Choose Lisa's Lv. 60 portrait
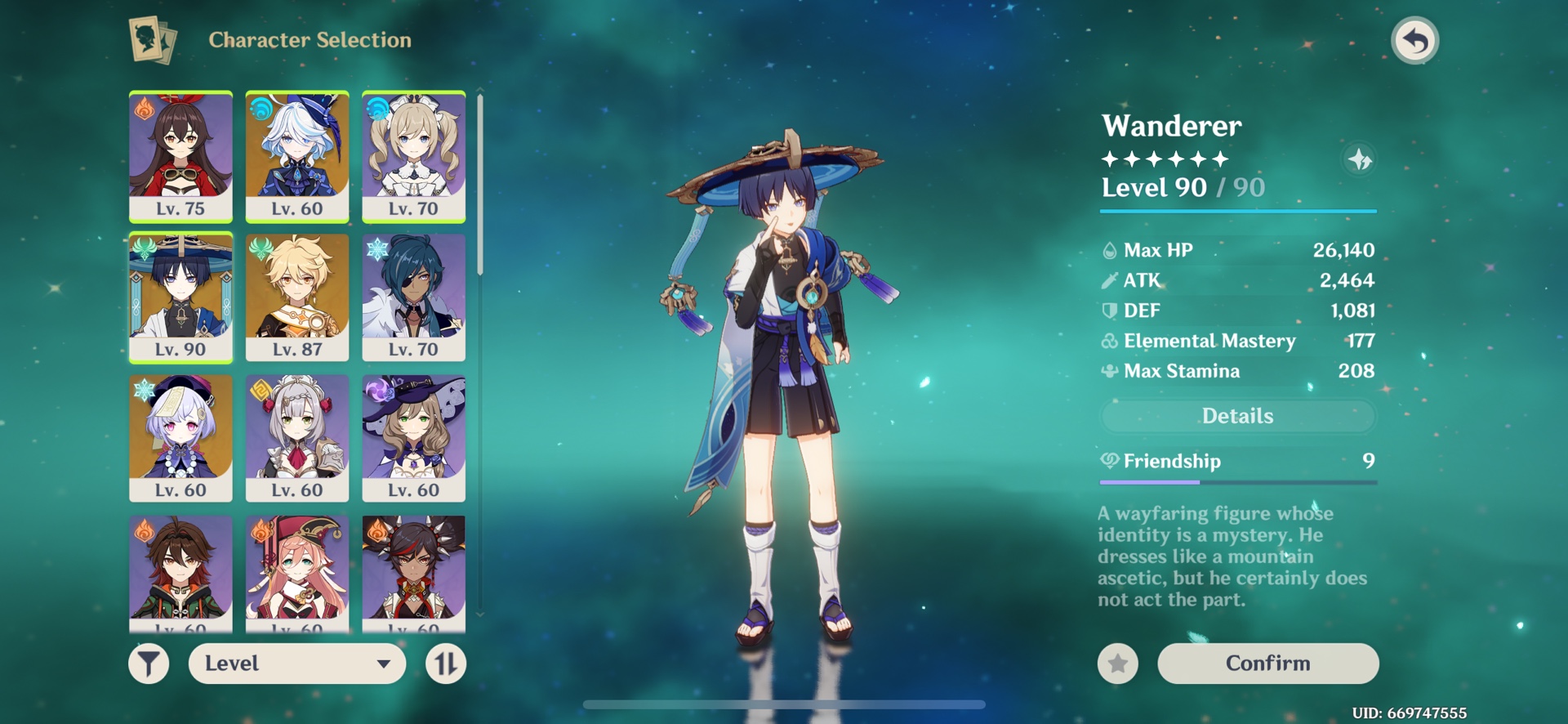 [413, 437]
